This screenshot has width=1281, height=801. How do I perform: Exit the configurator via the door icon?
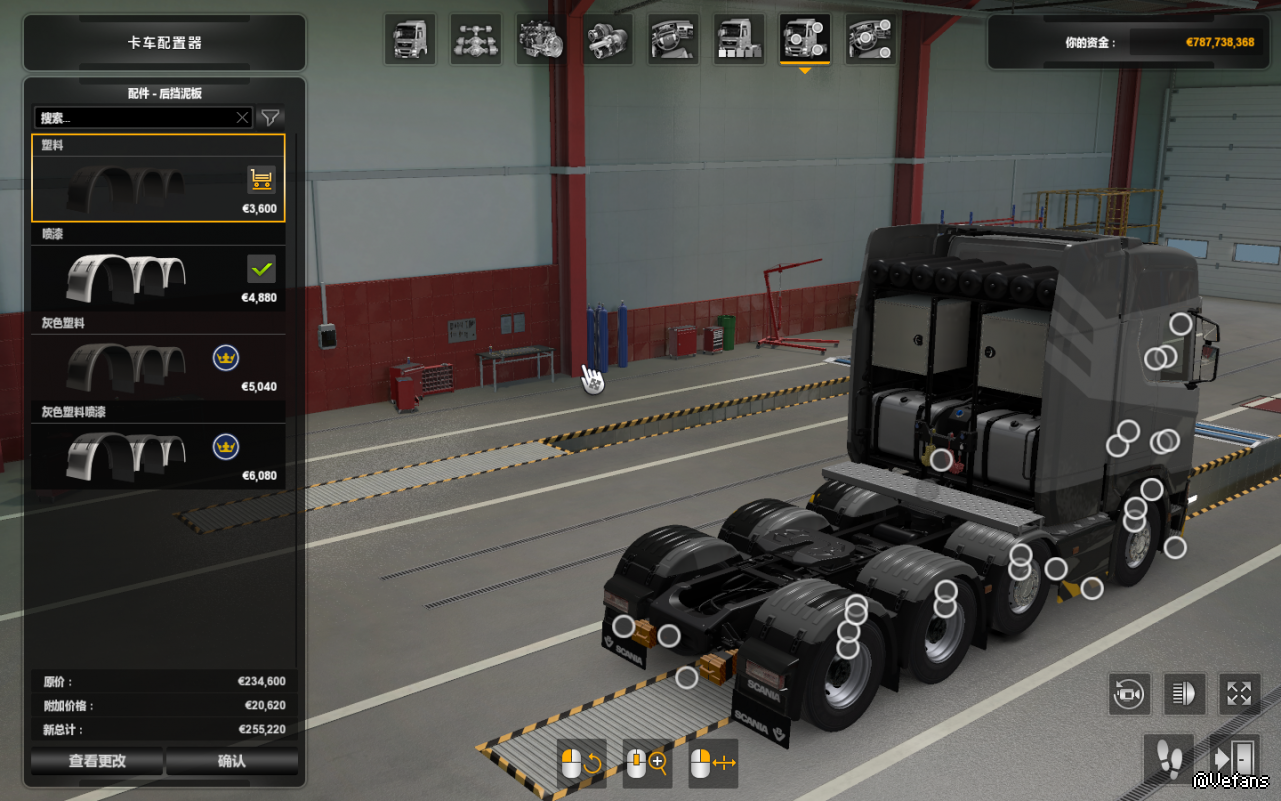[x=1233, y=758]
